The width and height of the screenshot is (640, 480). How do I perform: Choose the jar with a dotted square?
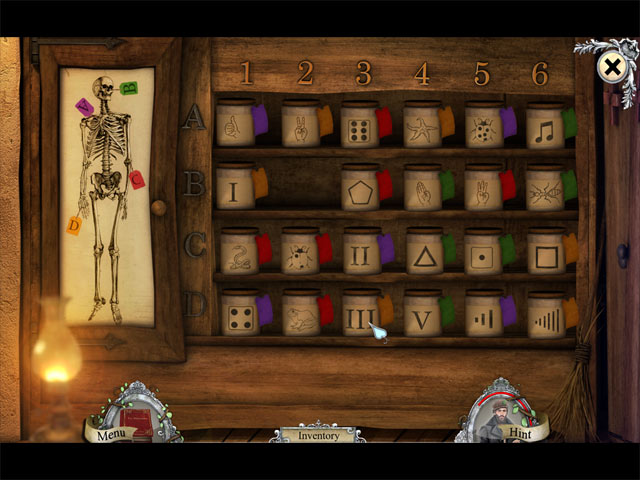pyautogui.click(x=484, y=254)
